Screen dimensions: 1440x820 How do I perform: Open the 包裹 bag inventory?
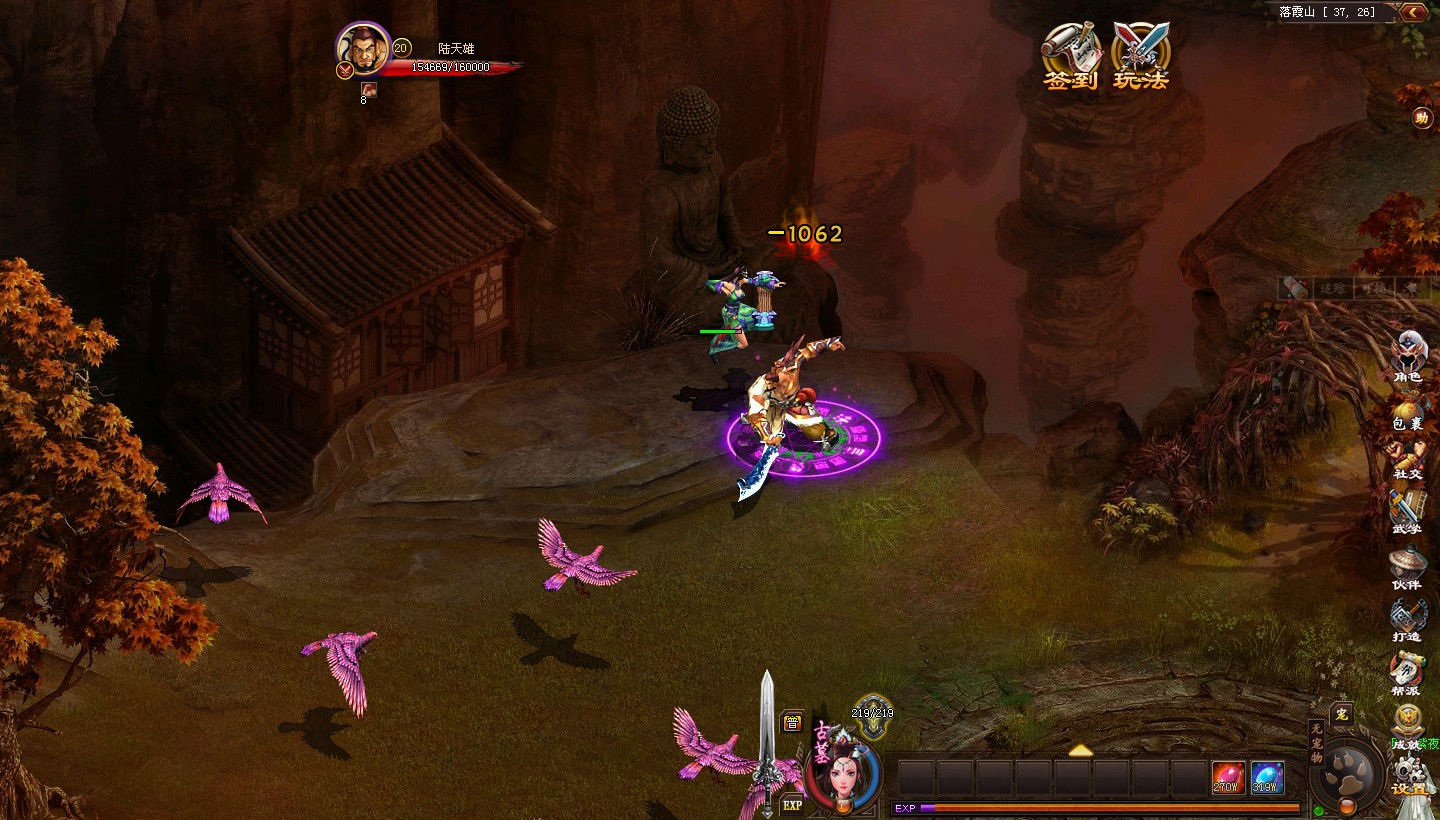click(x=1409, y=410)
